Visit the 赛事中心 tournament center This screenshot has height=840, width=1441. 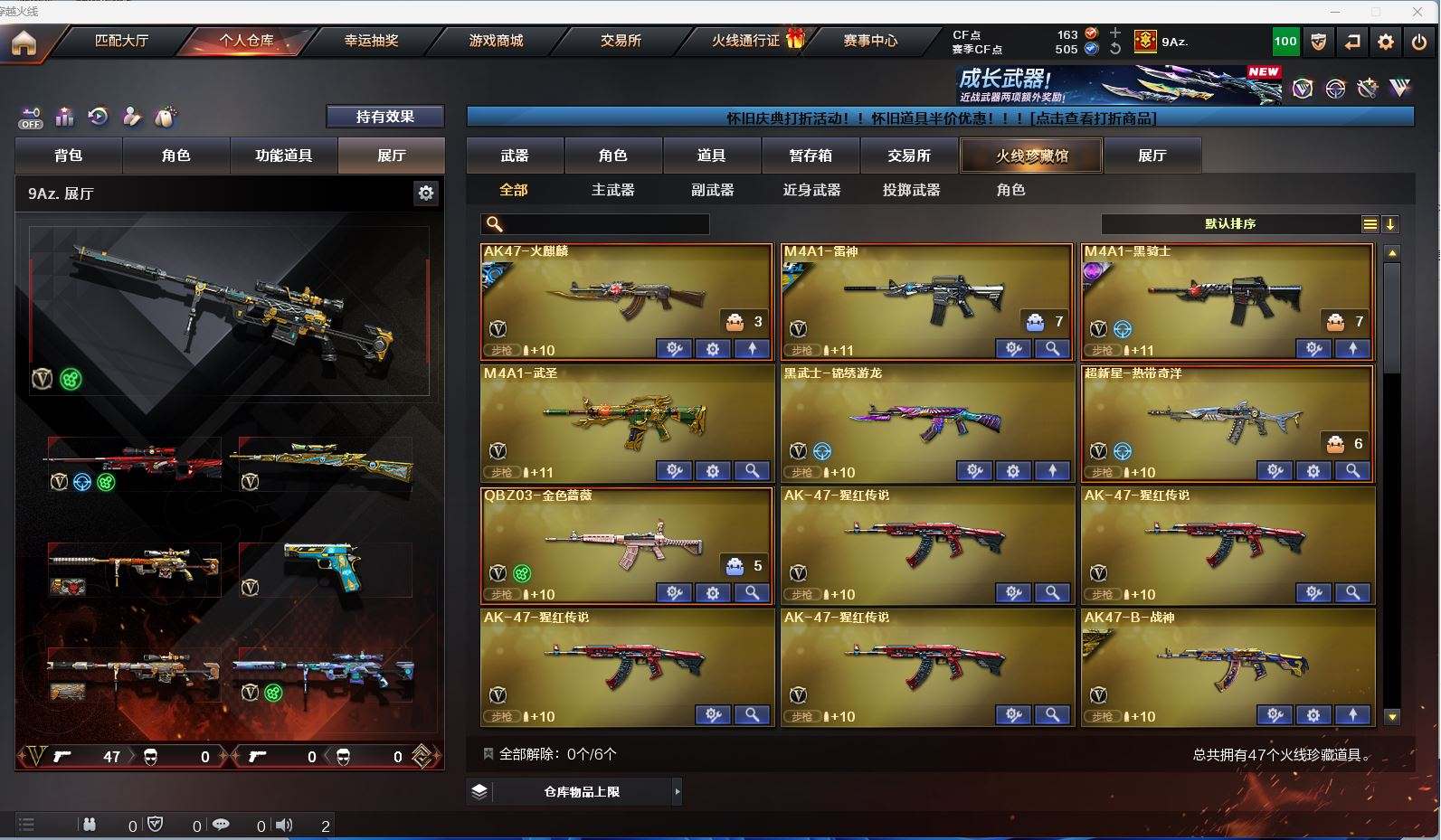(870, 41)
